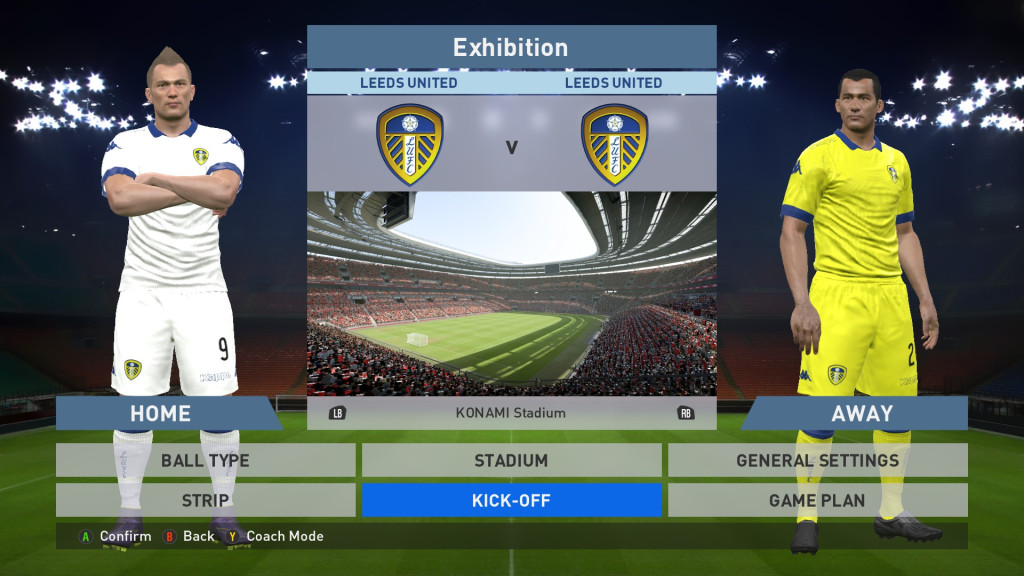
Task: Choose the Strip option
Action: [205, 500]
